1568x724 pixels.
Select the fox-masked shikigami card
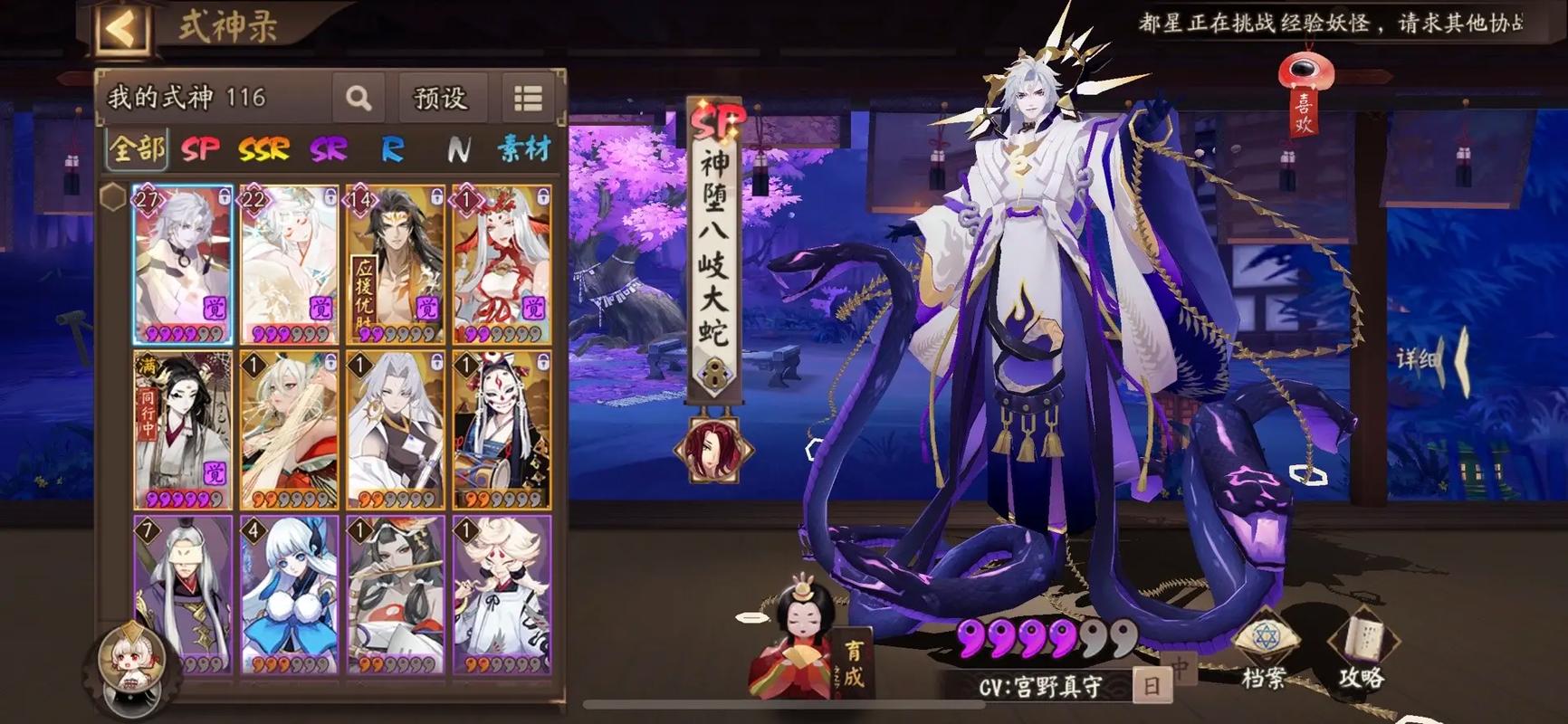tap(502, 430)
